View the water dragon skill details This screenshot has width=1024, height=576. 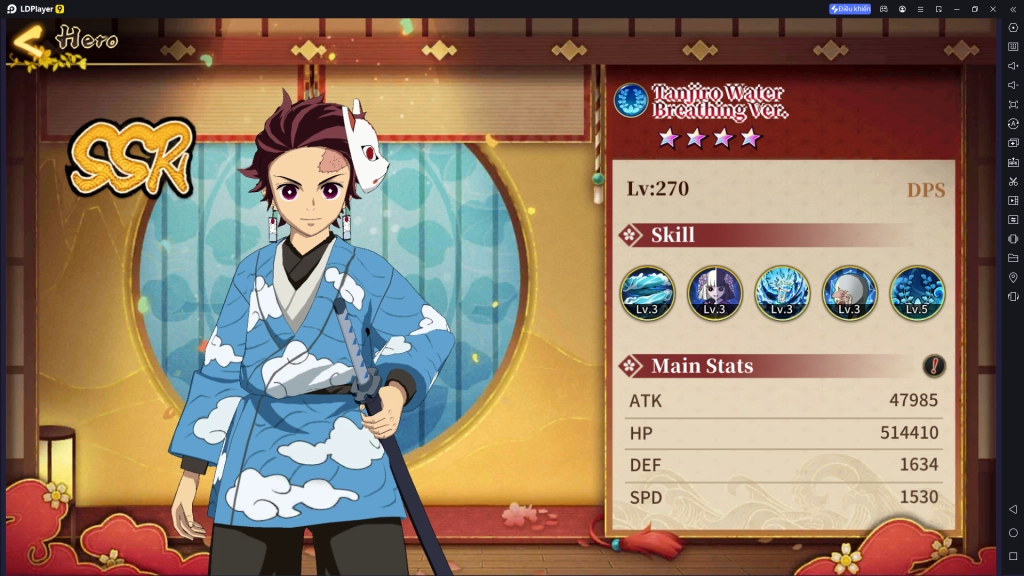point(781,293)
